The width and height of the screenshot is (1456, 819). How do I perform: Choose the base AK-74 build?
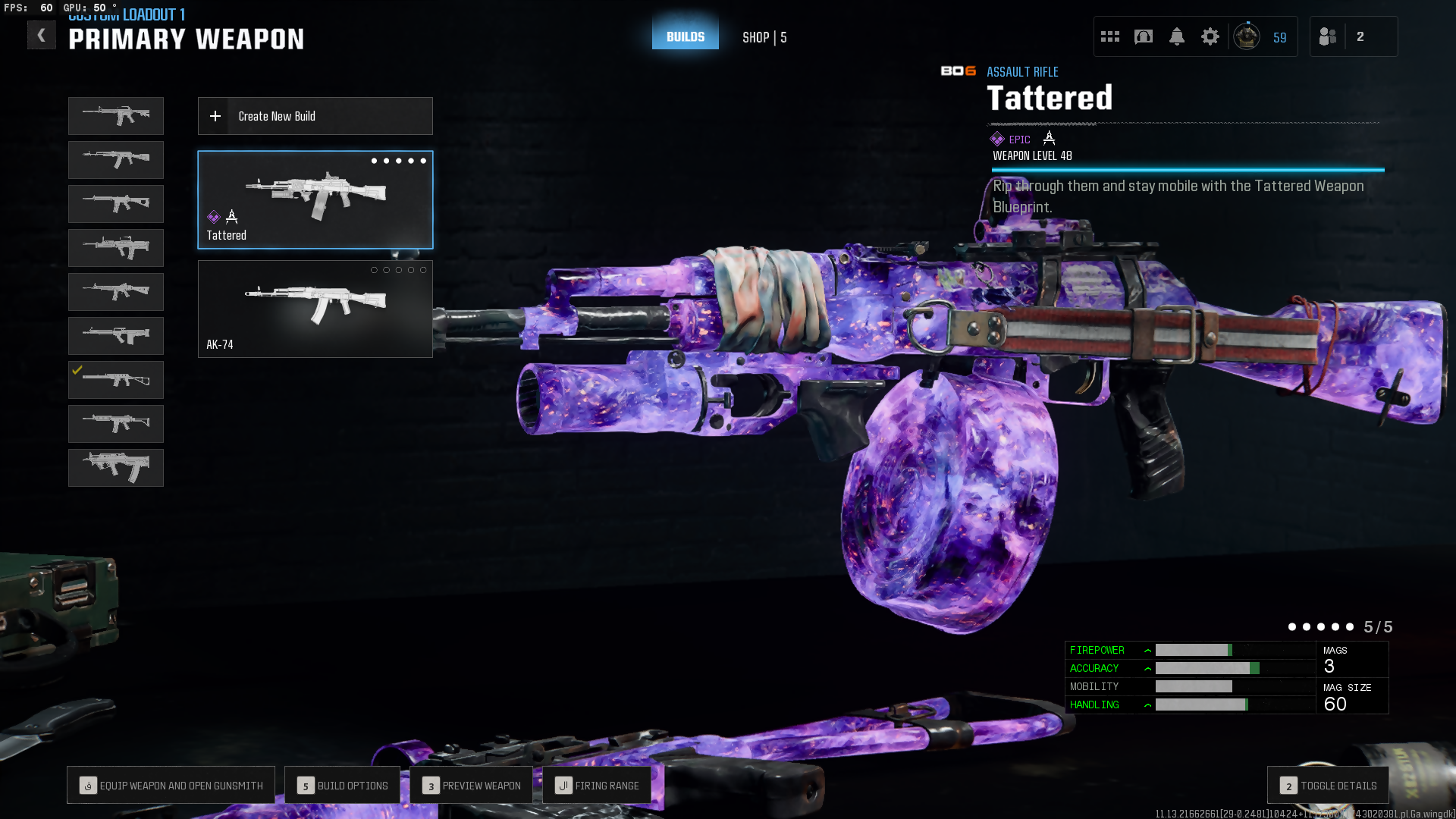point(315,309)
